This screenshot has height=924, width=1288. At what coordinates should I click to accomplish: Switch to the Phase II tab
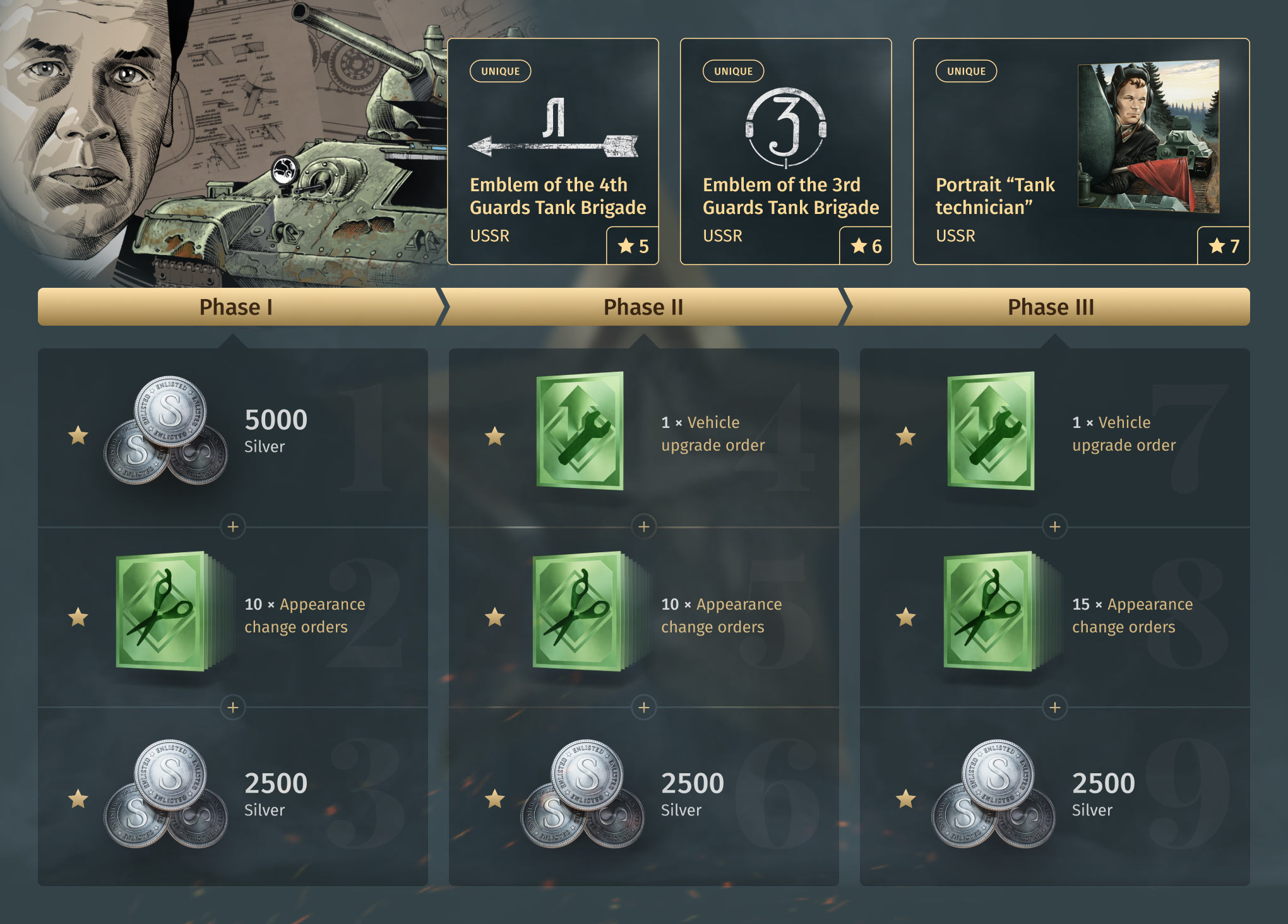coord(643,307)
